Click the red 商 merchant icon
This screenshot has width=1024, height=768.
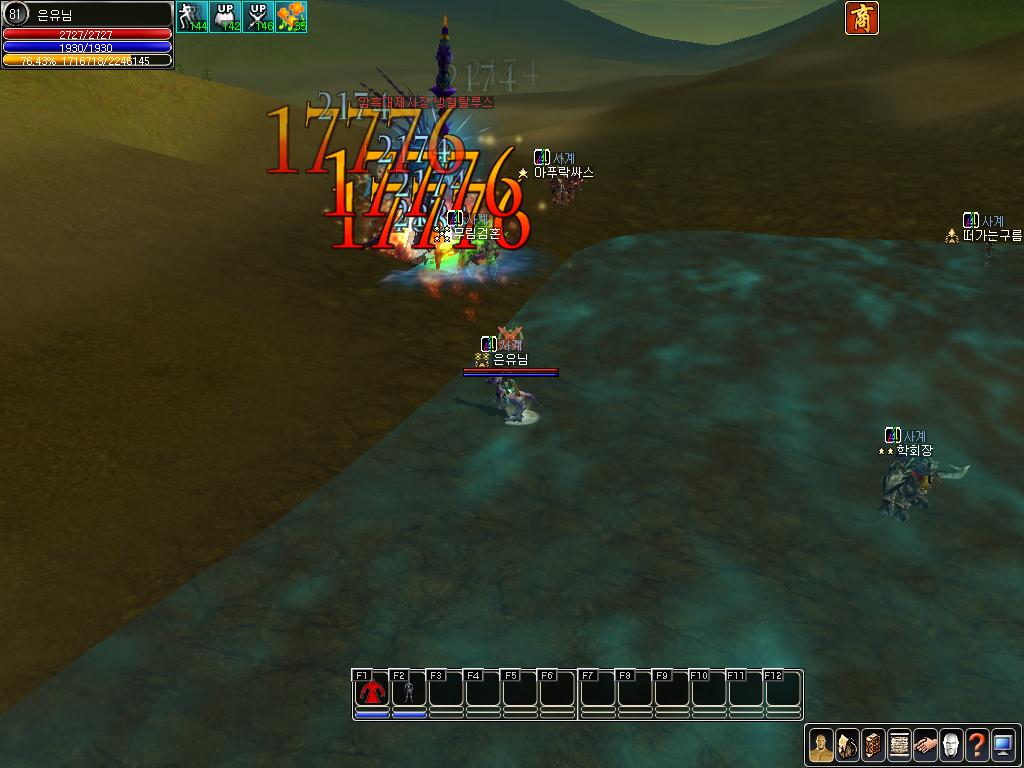[x=861, y=18]
